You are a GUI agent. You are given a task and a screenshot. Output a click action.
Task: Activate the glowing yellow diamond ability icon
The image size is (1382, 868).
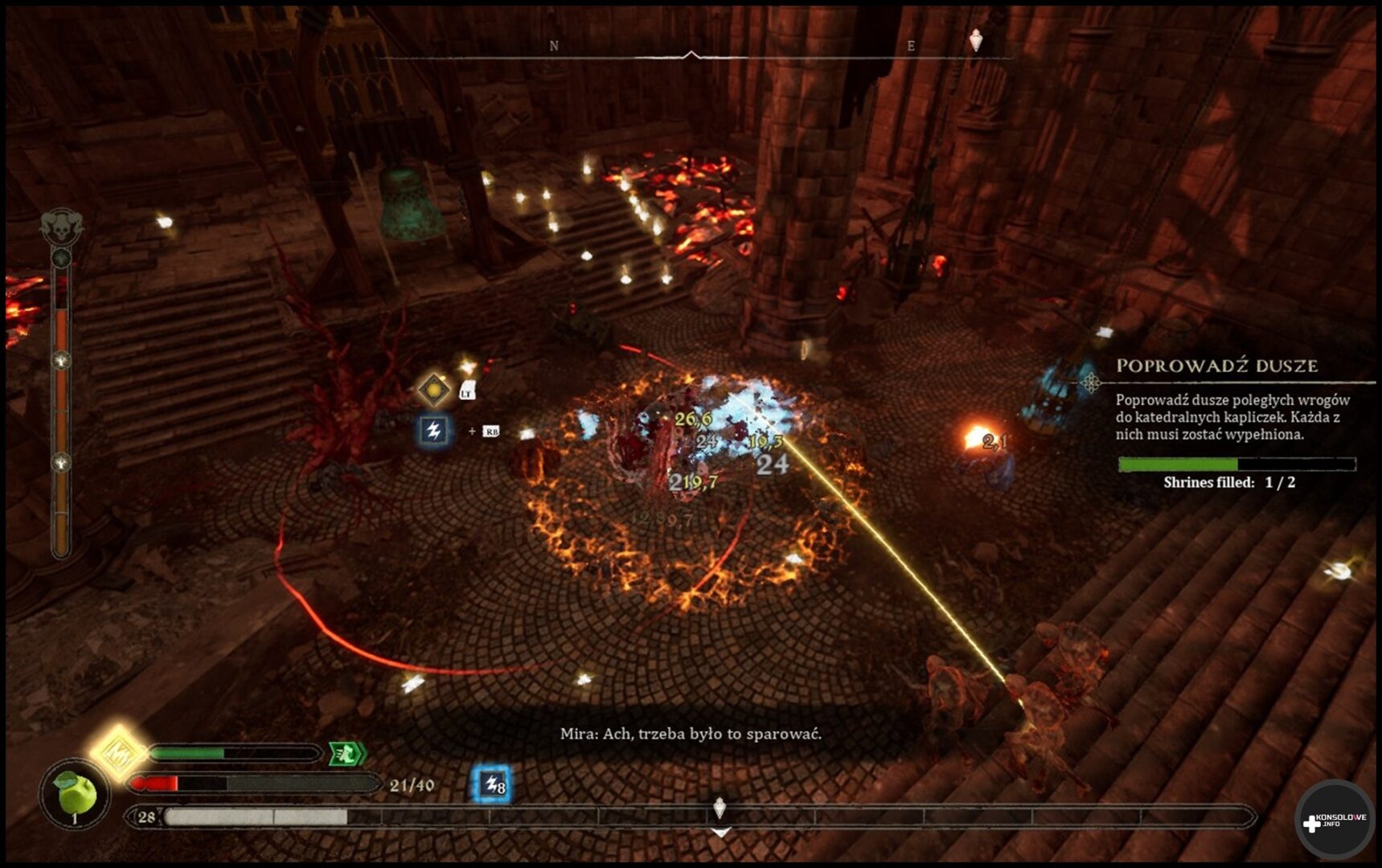[x=117, y=752]
